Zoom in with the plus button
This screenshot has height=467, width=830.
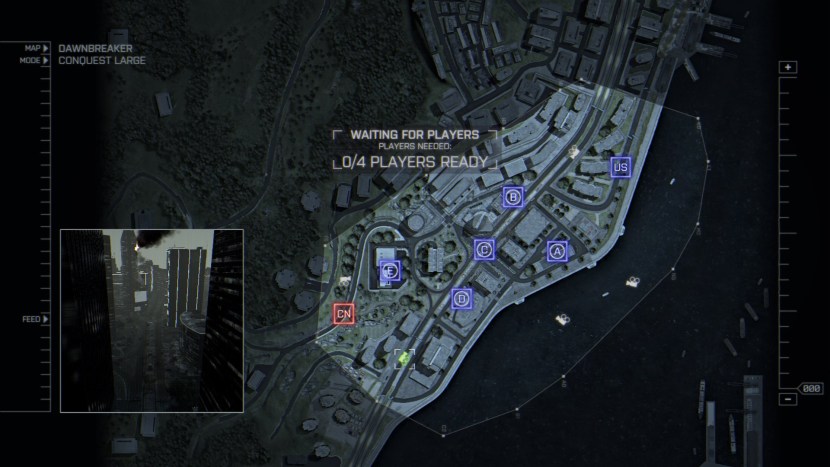(788, 68)
